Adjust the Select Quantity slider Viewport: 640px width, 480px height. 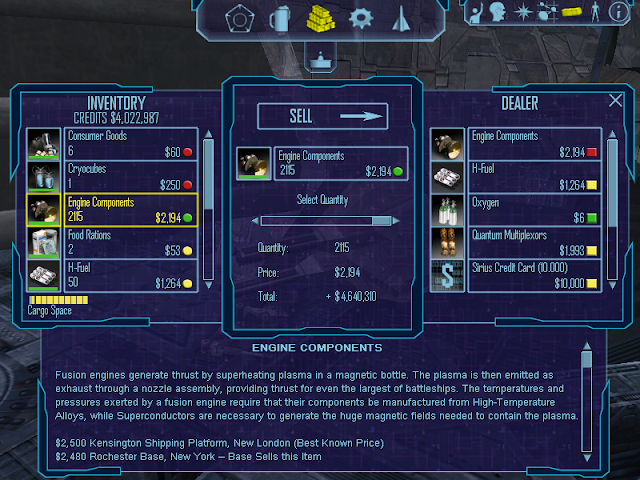click(x=322, y=221)
